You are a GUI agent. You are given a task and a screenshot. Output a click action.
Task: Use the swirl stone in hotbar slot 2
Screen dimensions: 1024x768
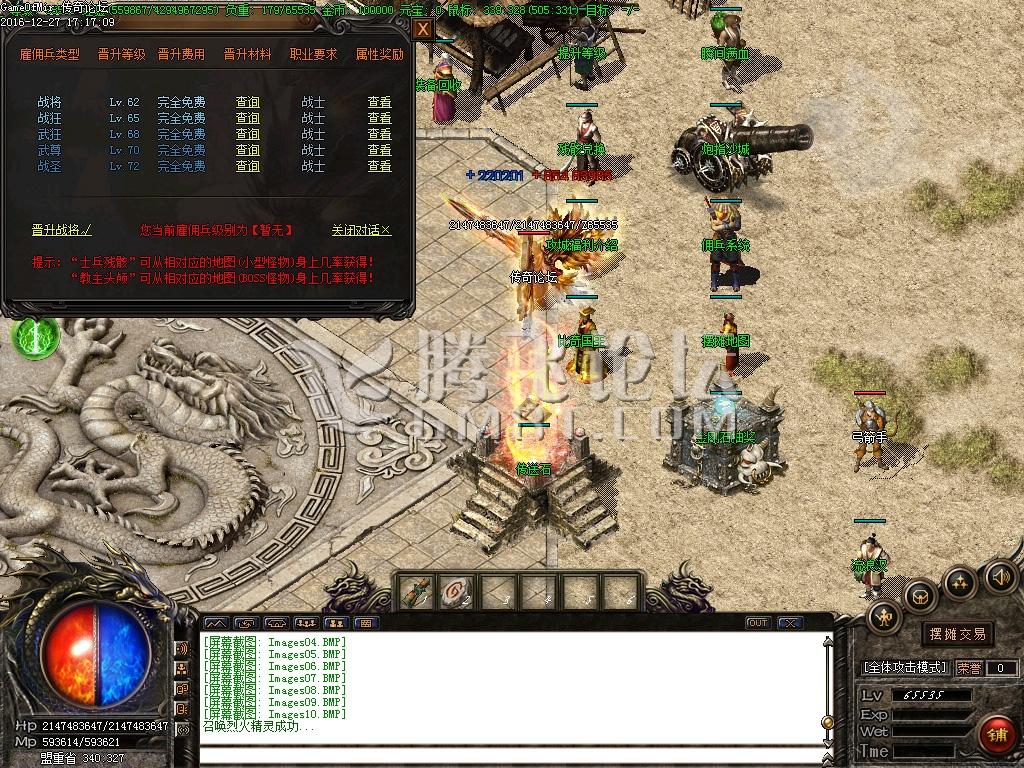tap(454, 591)
